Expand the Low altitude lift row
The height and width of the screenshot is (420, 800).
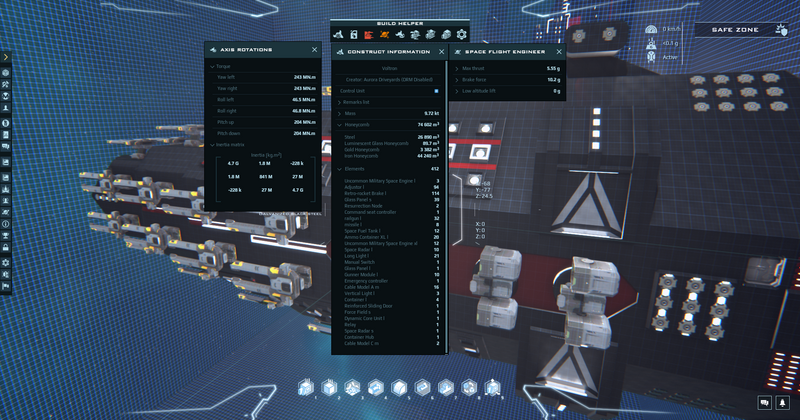(457, 91)
